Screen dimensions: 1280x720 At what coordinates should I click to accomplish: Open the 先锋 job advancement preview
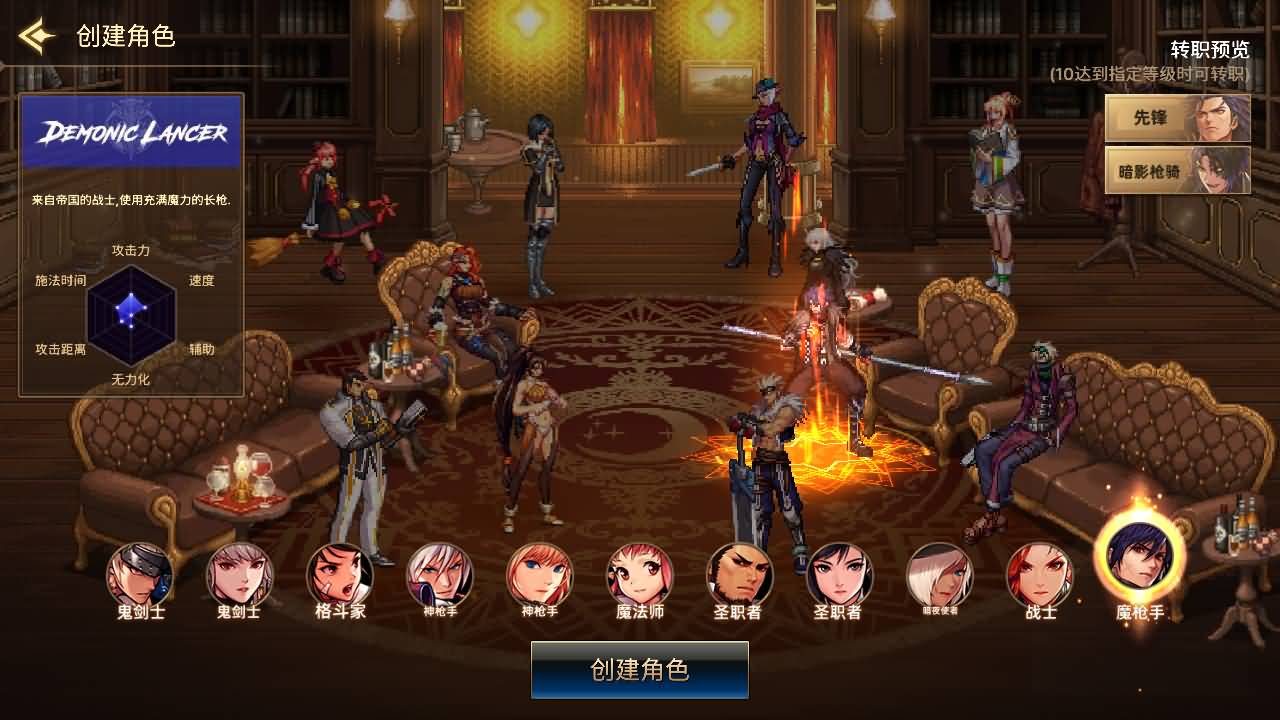tap(1176, 118)
